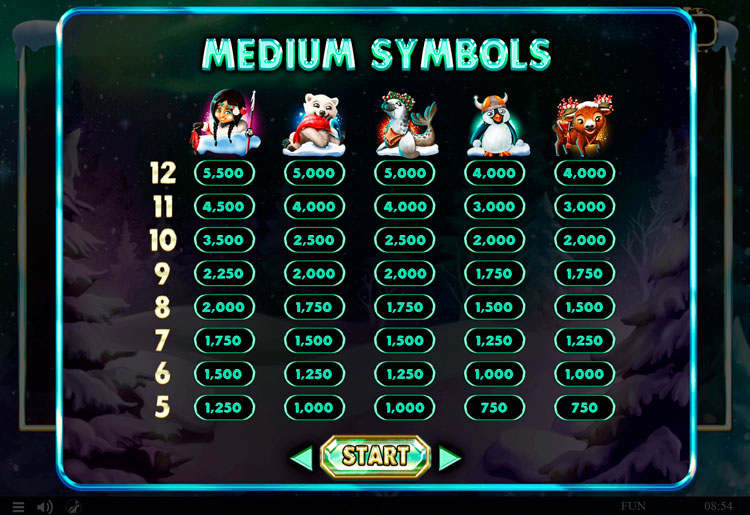The image size is (750, 515).
Task: Click the START button
Action: pyautogui.click(x=375, y=457)
